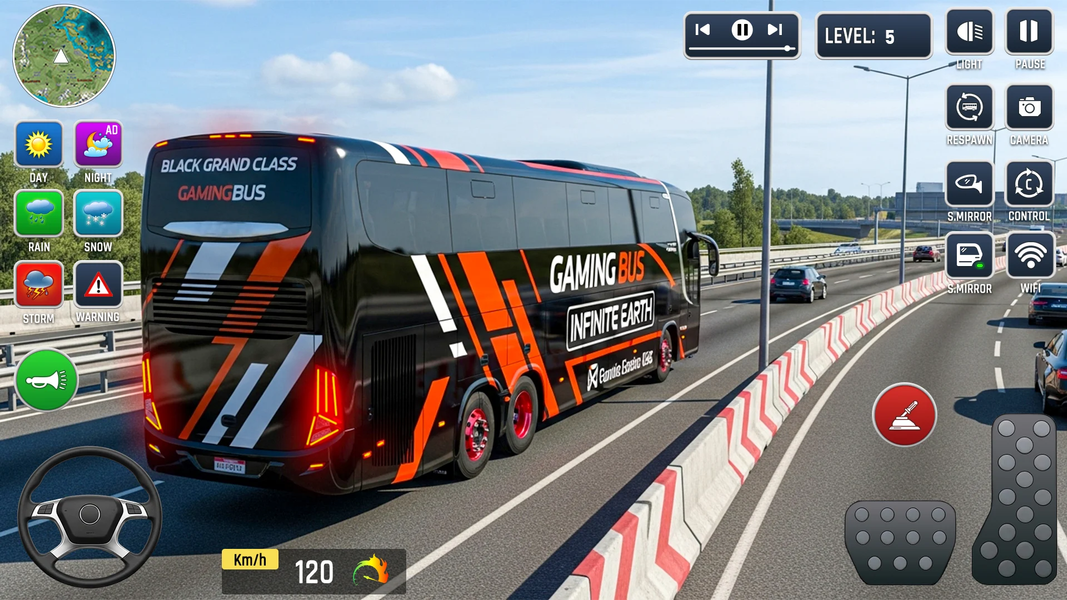
Task: Open the circular minimap
Action: tap(63, 56)
